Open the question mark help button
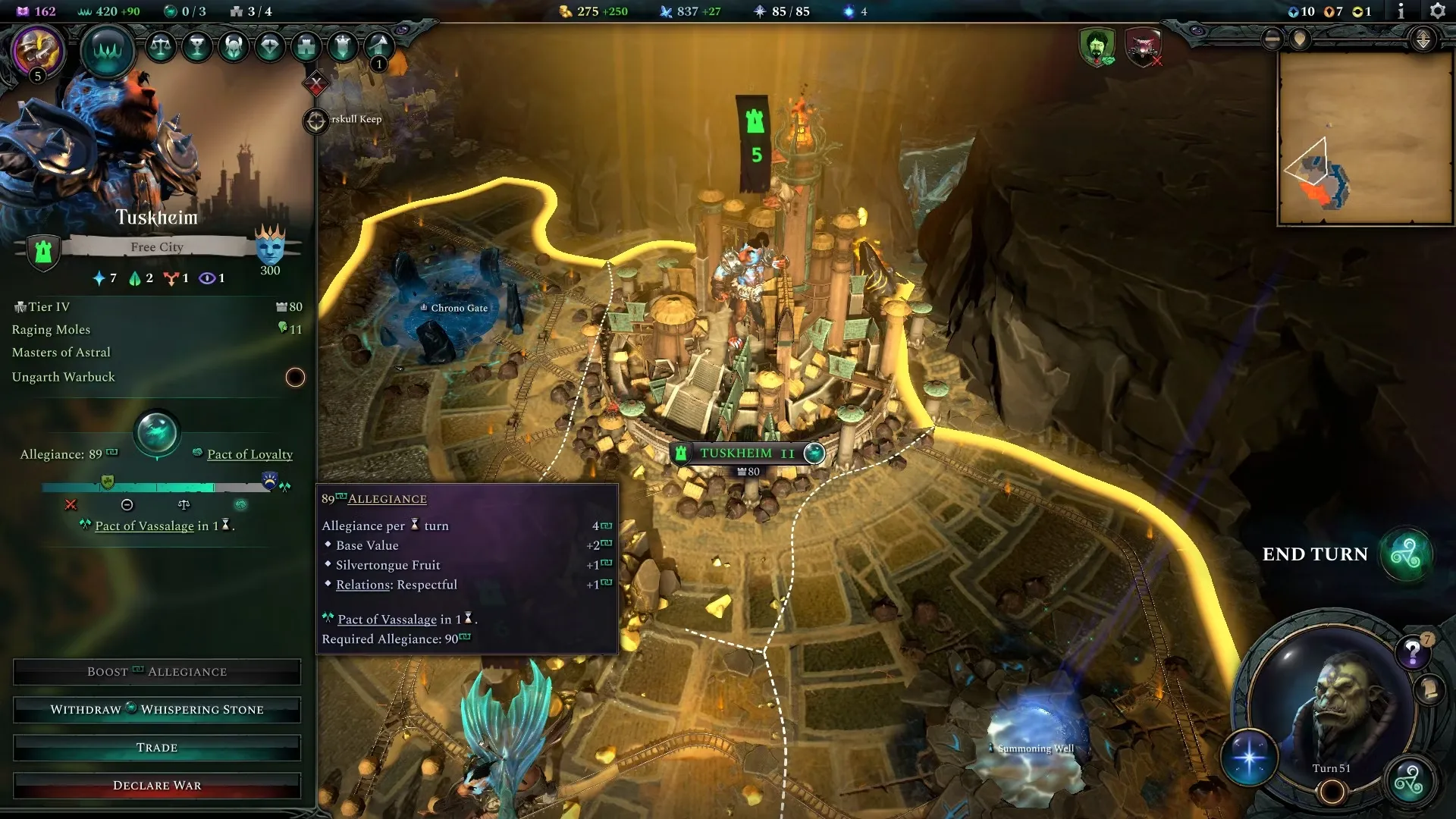 pos(1412,652)
